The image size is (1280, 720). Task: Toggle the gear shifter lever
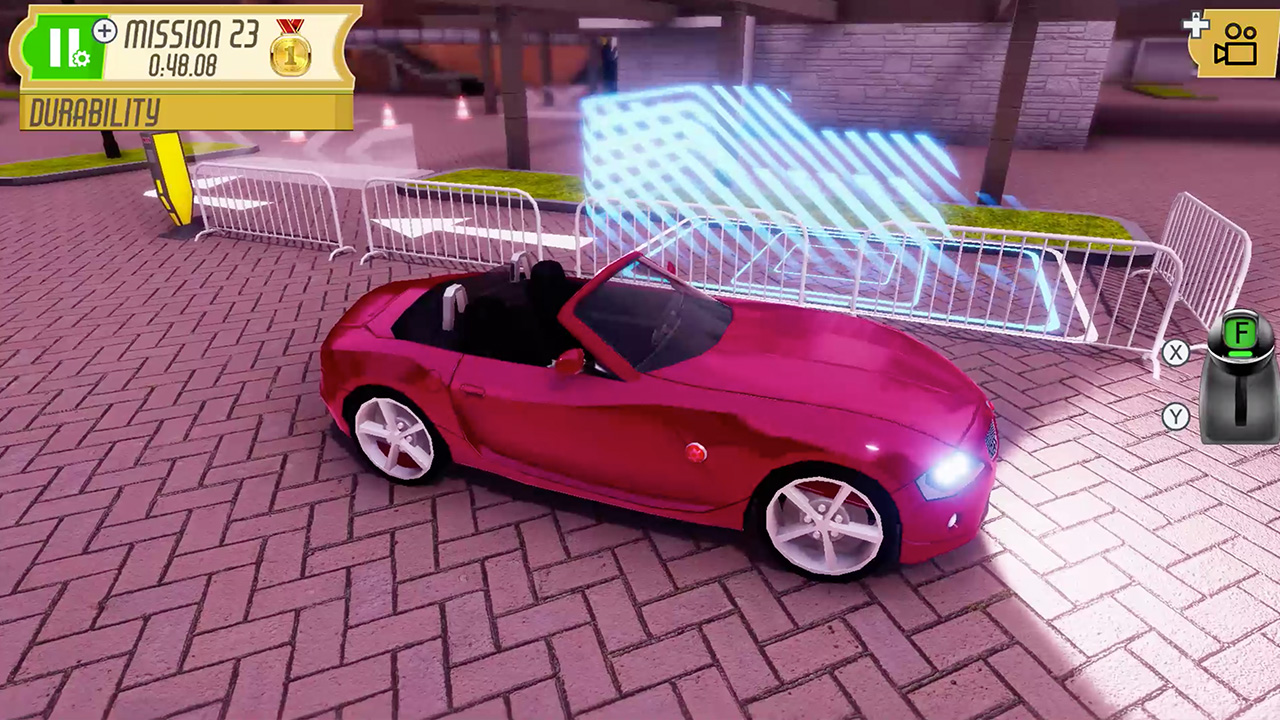pyautogui.click(x=1240, y=378)
